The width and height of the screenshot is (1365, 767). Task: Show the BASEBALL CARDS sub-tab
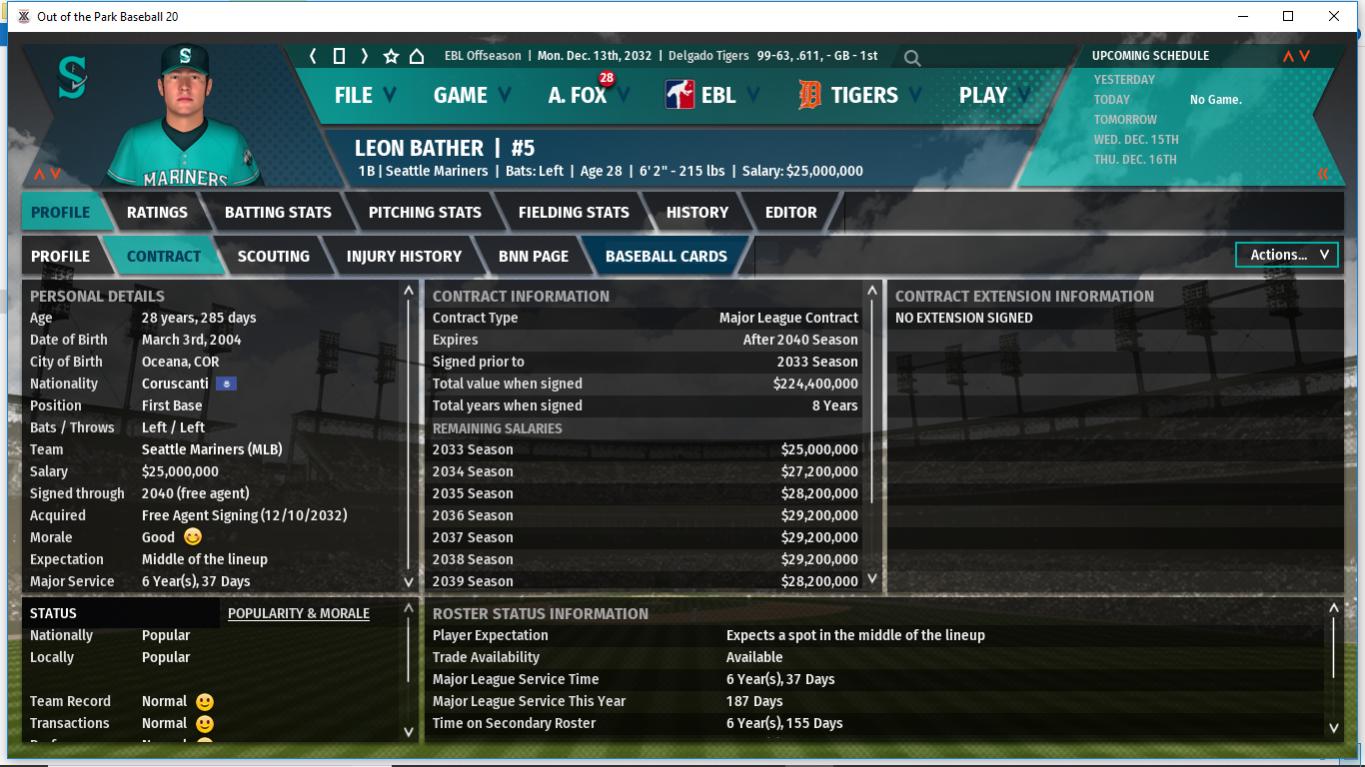click(x=666, y=256)
